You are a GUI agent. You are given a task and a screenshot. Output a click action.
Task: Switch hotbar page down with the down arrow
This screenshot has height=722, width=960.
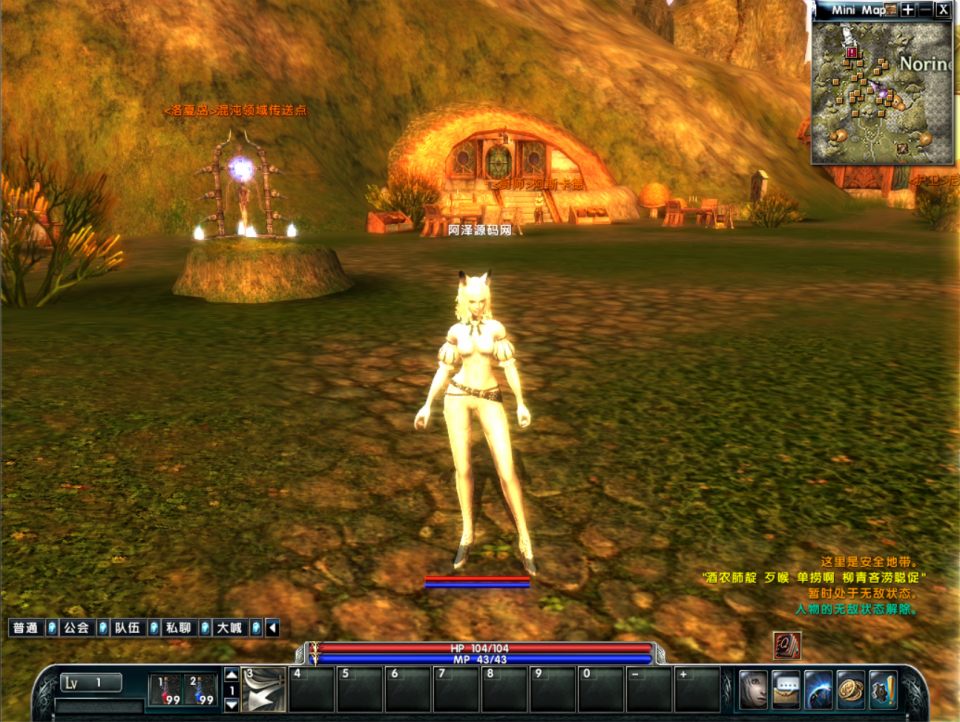(231, 704)
